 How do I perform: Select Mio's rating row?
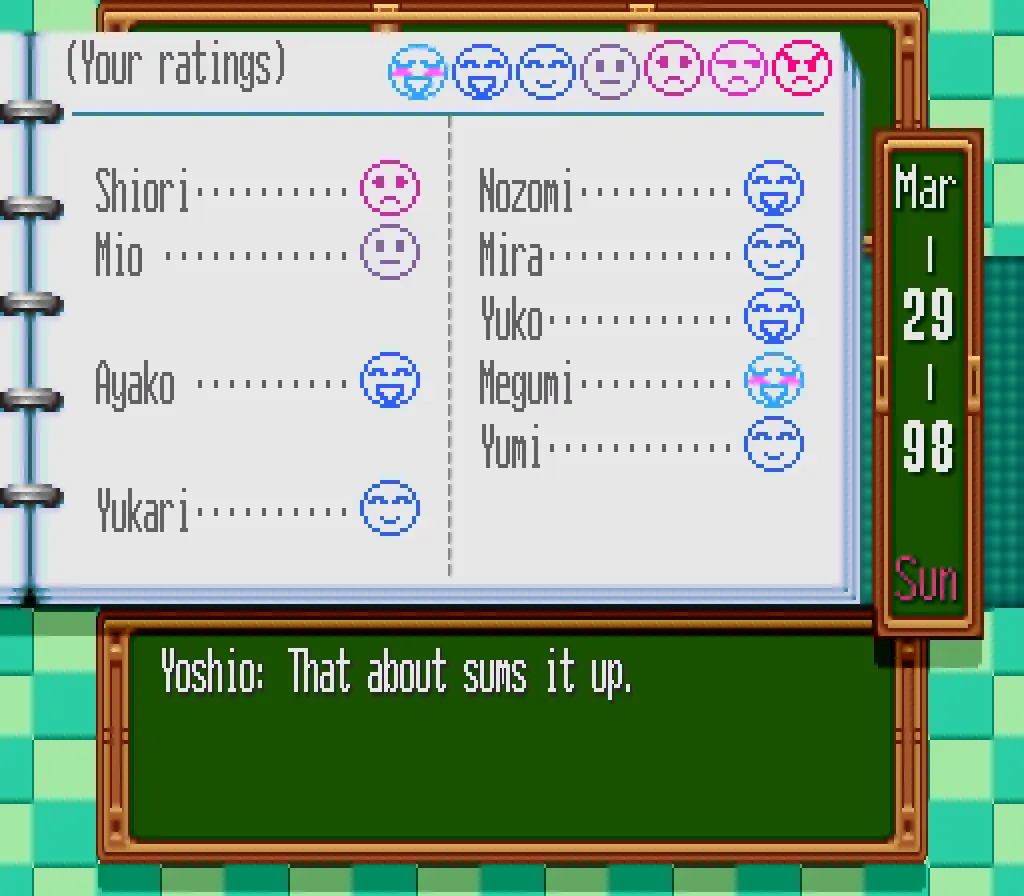coord(256,254)
